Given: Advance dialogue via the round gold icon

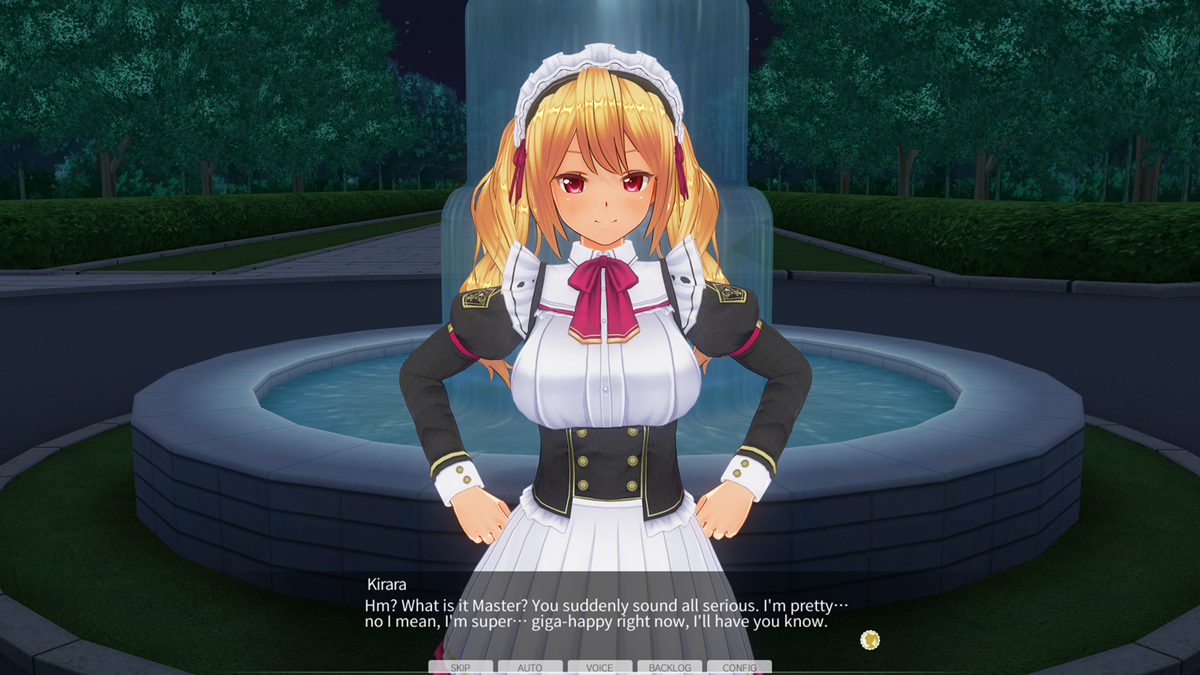Looking at the screenshot, I should [x=870, y=639].
